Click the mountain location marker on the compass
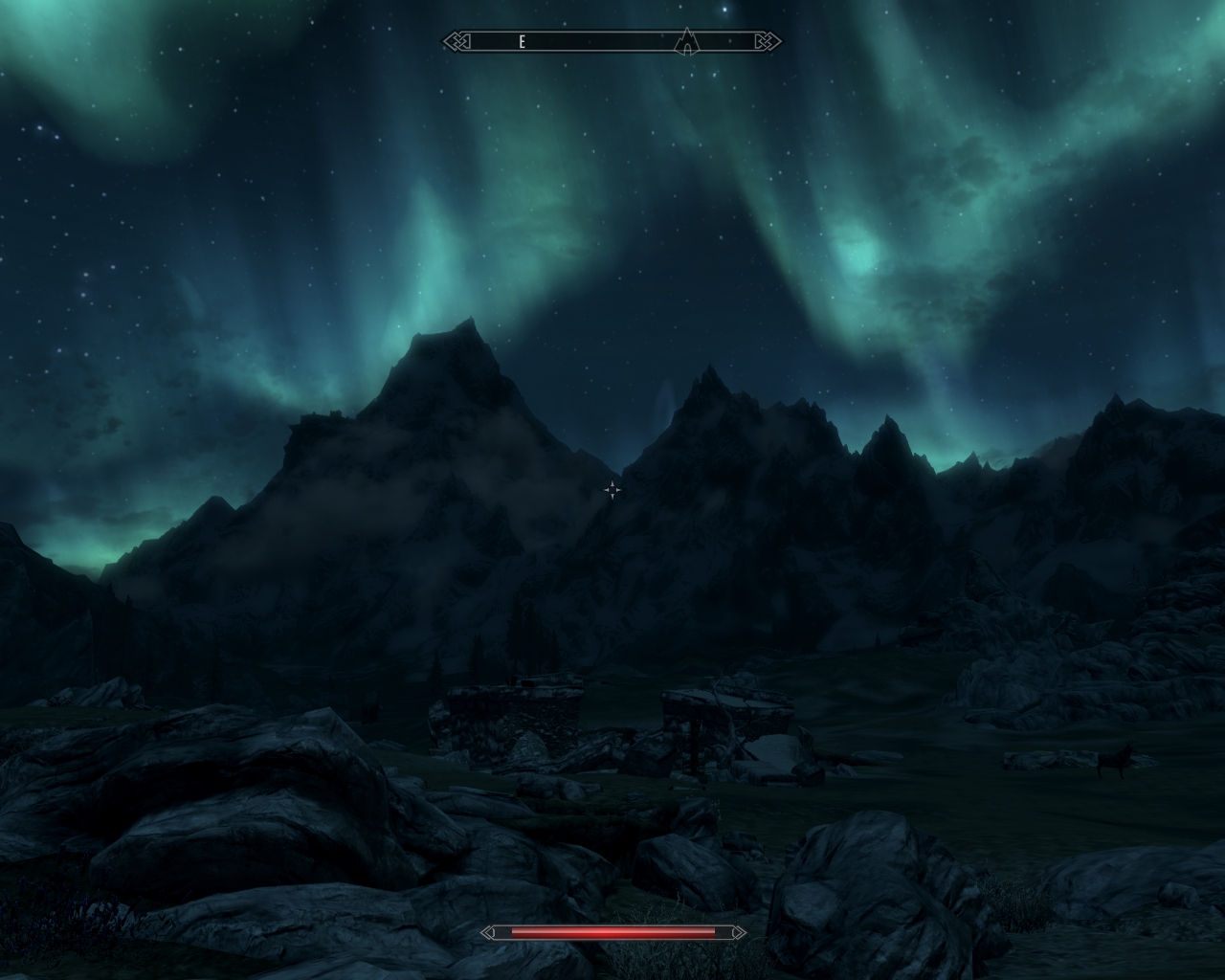Screen dimensions: 1225x980 [686, 41]
